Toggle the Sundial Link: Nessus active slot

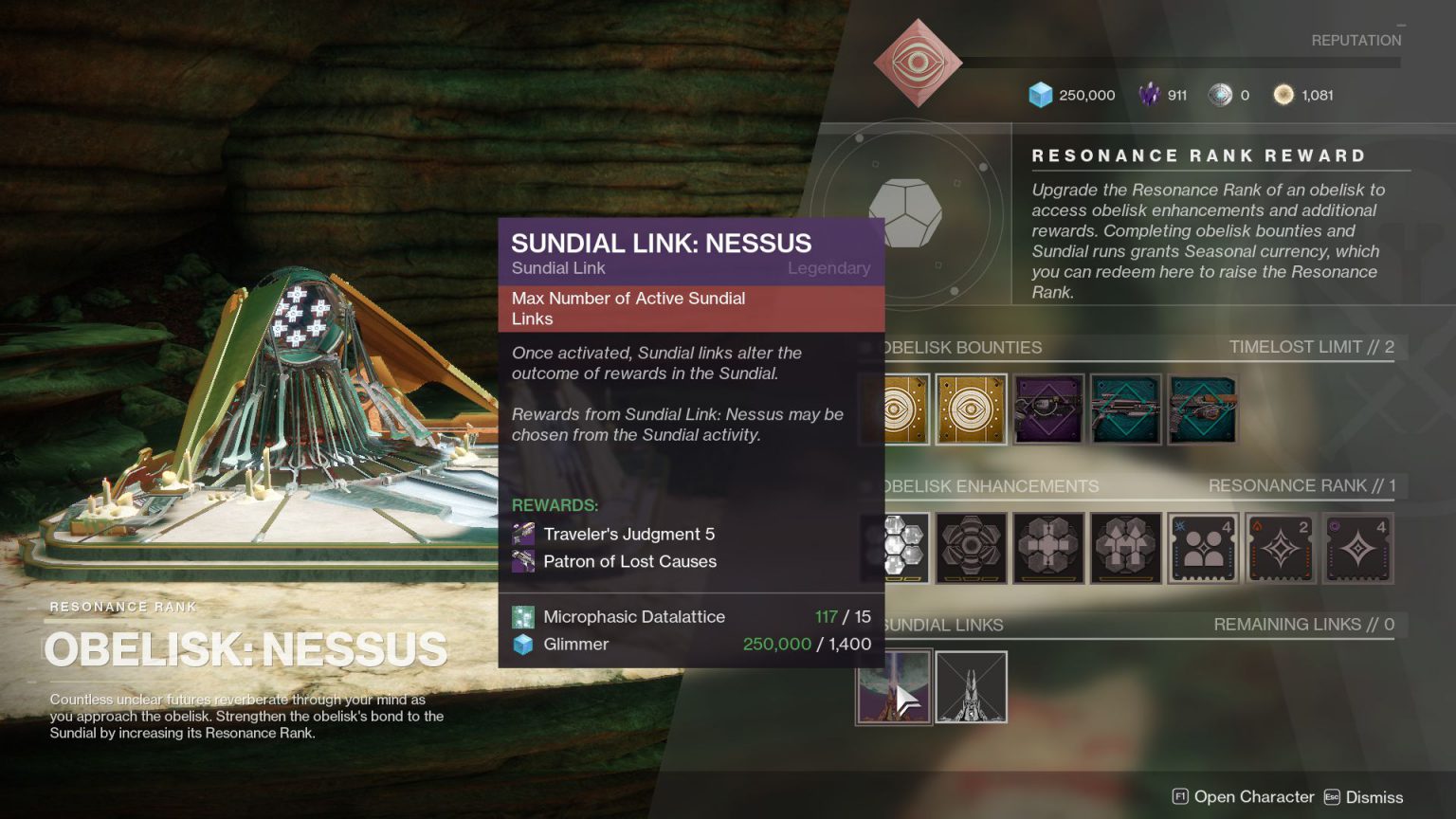coord(894,686)
